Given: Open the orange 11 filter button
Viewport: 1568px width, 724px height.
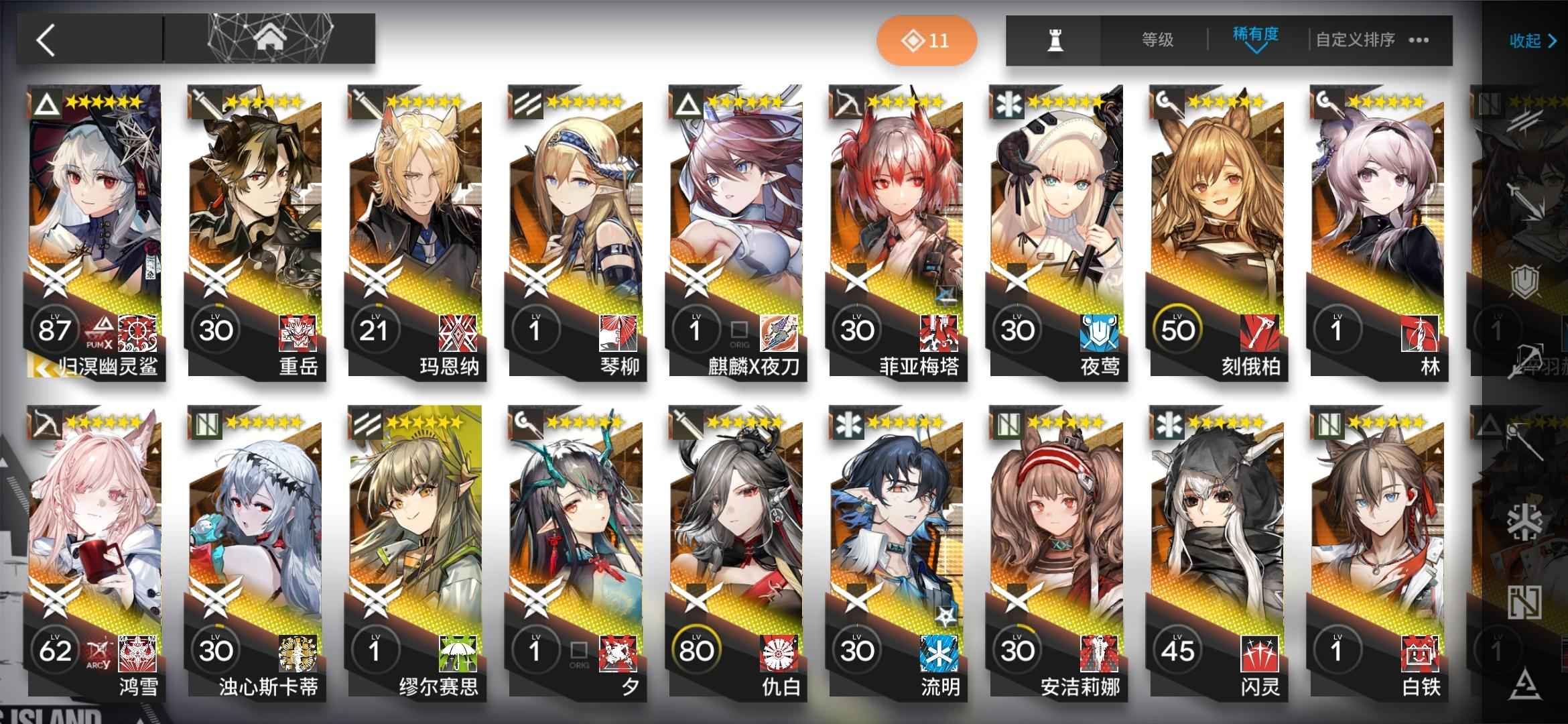Looking at the screenshot, I should pos(926,40).
